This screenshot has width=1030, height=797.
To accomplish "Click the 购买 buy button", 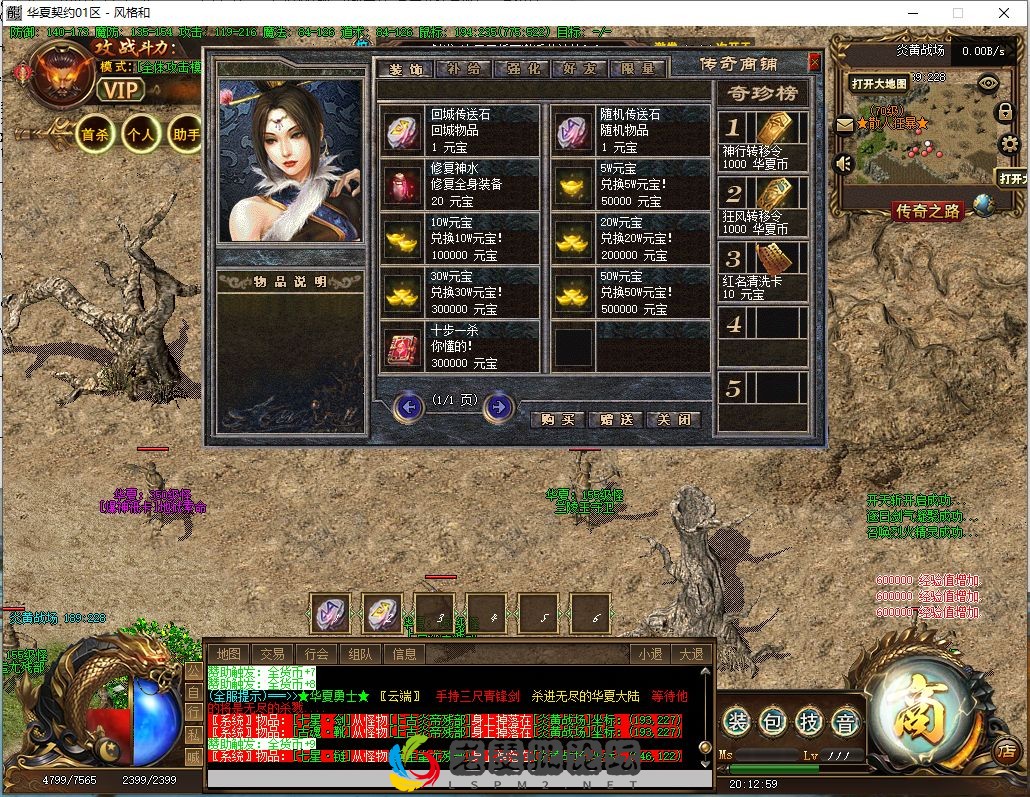I will 557,419.
